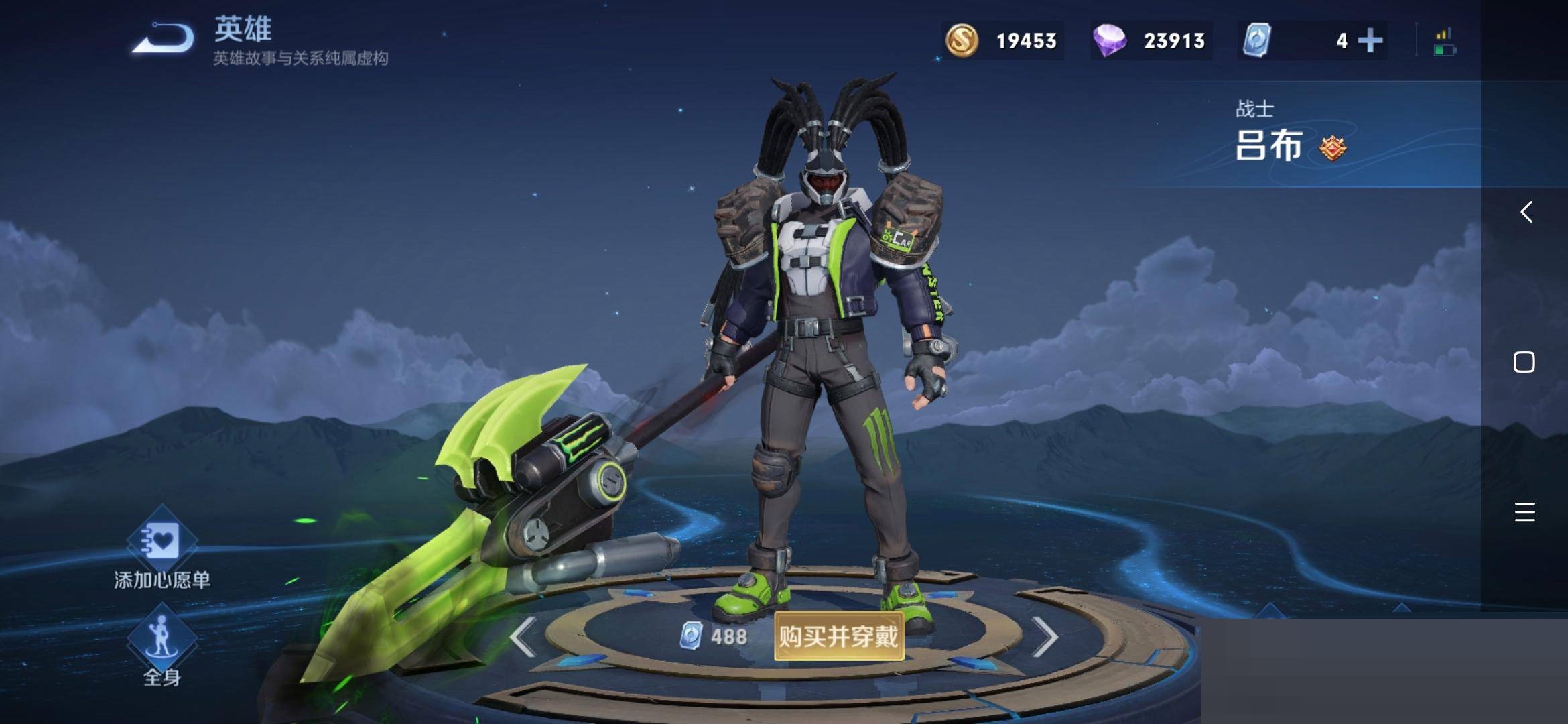Click the 购买并穿戴 buy and equip button
The image size is (1568, 724).
(838, 636)
